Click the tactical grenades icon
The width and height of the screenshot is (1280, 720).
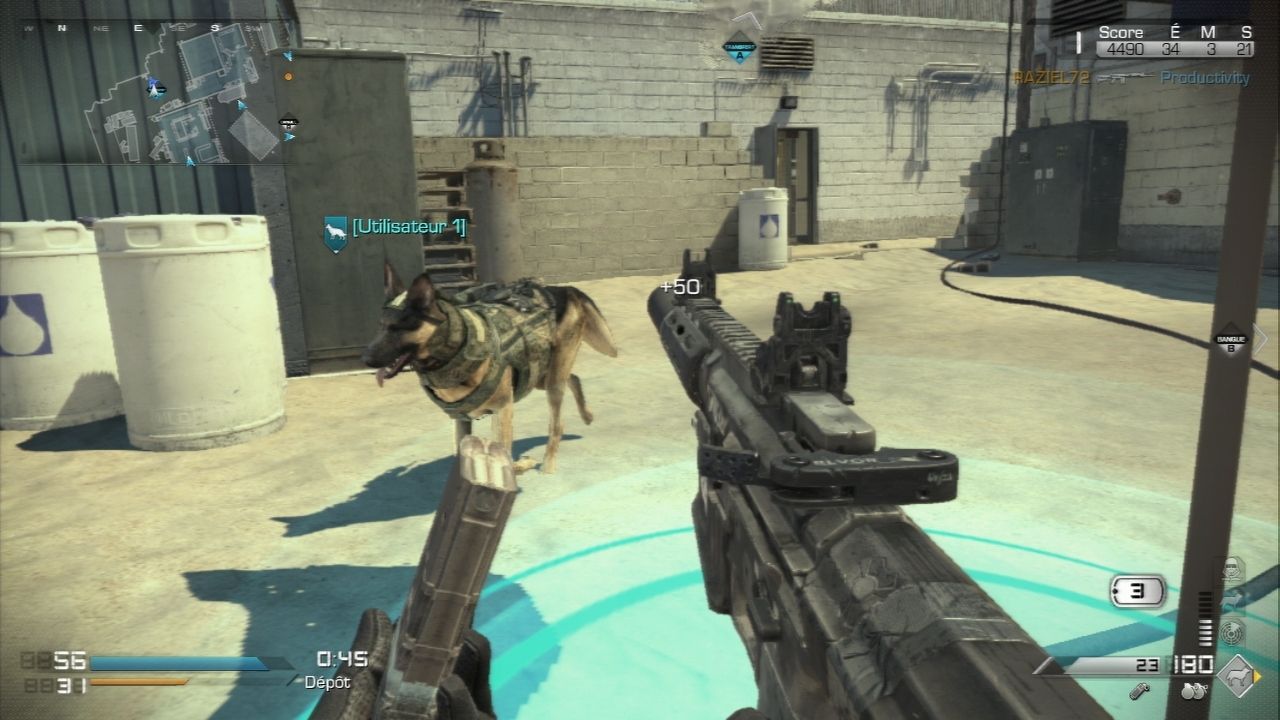pos(1192,691)
